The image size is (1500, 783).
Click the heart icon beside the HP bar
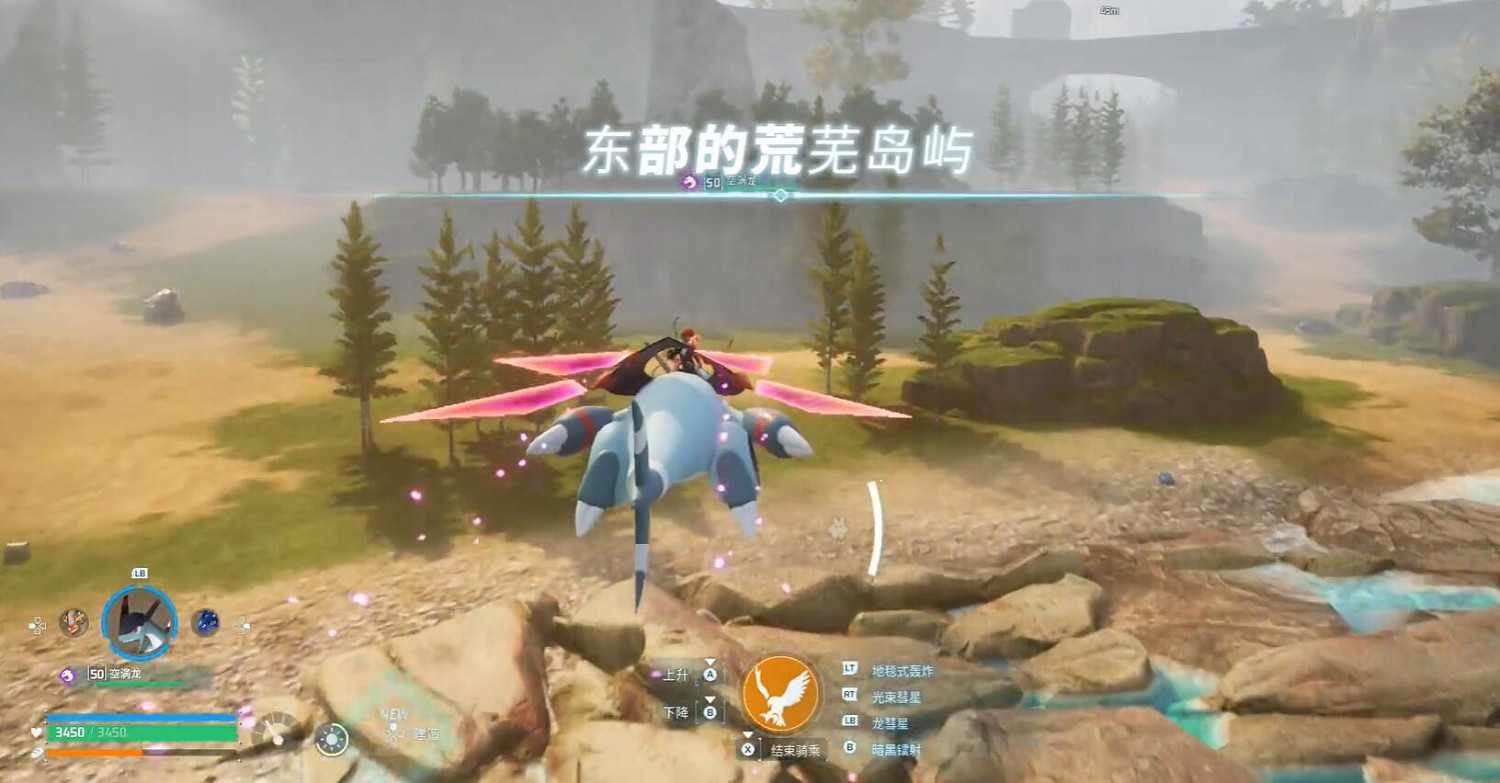tap(35, 733)
